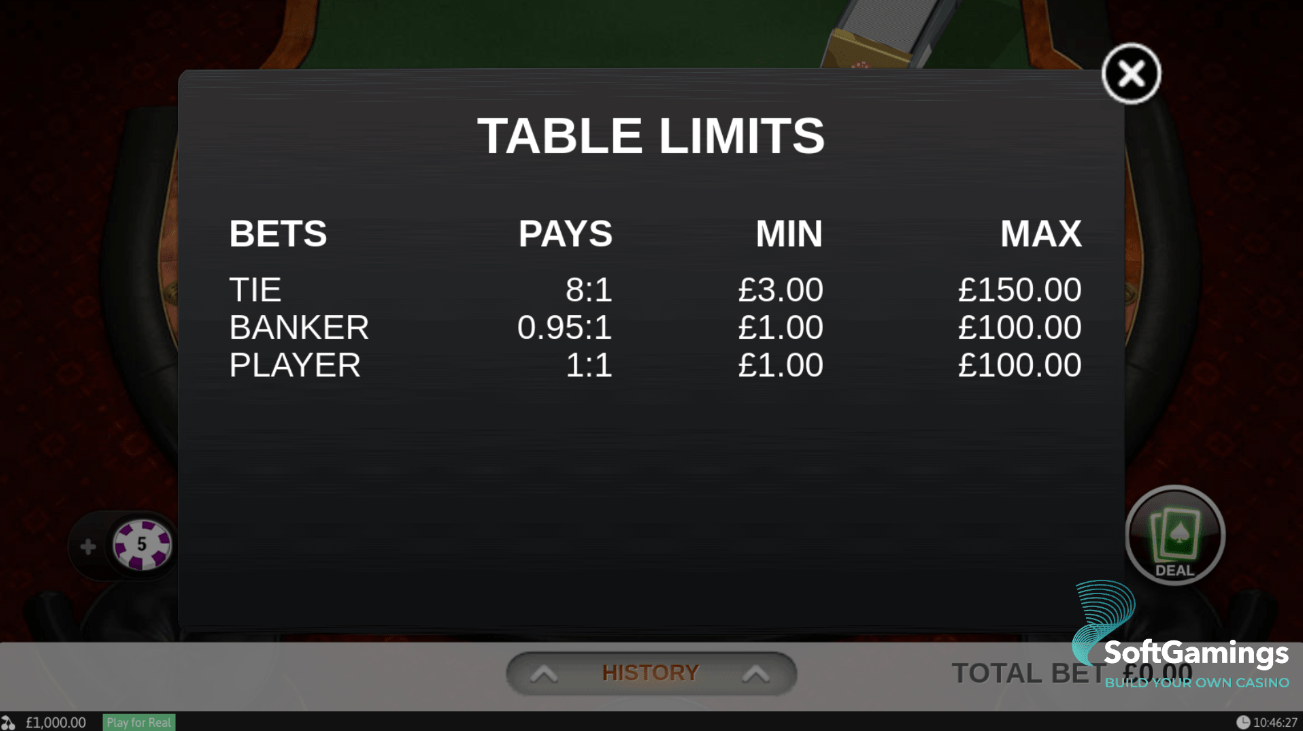This screenshot has height=731, width=1303.
Task: Click the TABLE LIMITS title
Action: pyautogui.click(x=651, y=136)
